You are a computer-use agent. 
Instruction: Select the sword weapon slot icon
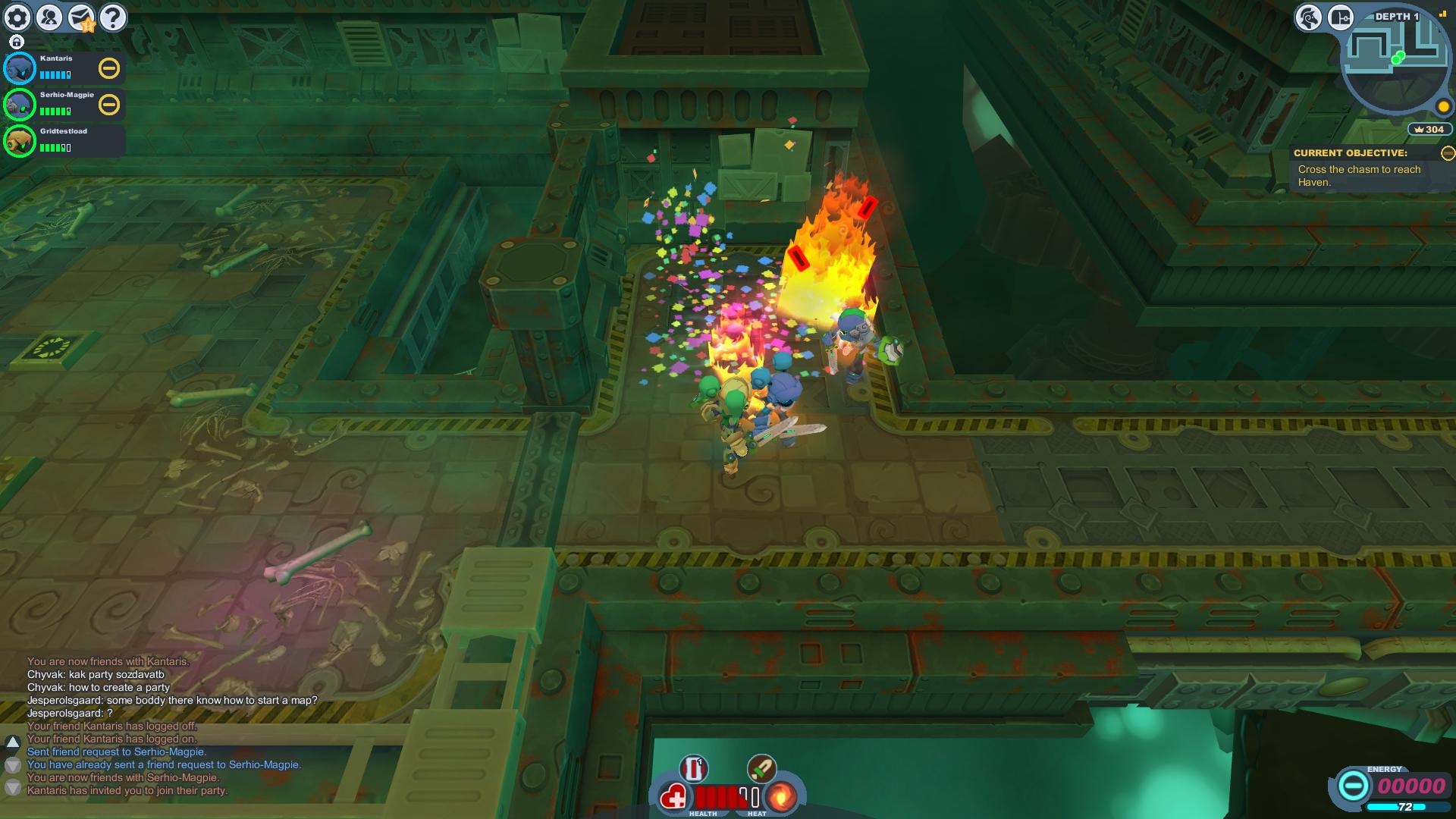761,769
